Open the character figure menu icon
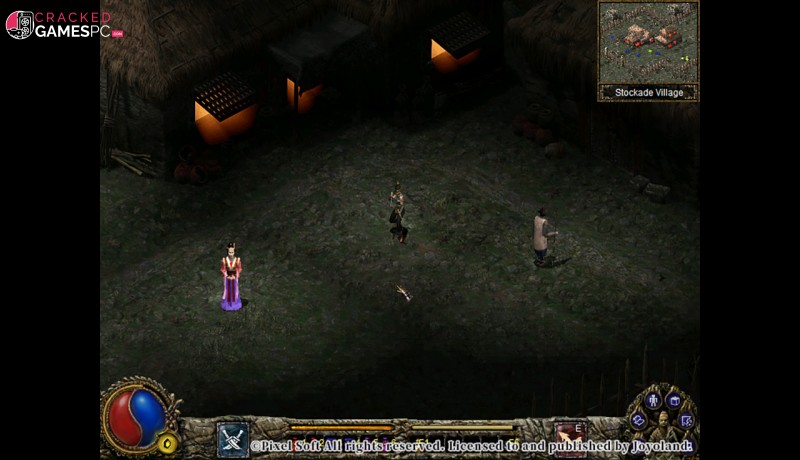This screenshot has width=800, height=460. (x=653, y=400)
